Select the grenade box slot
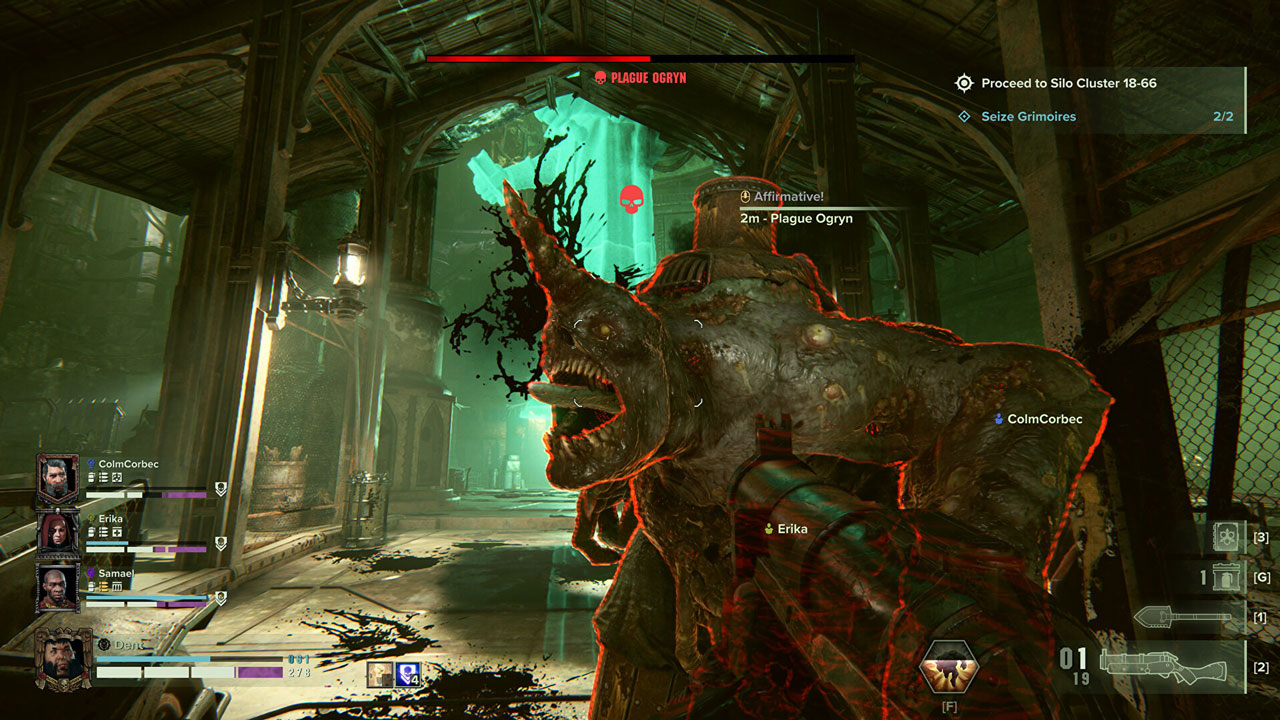The width and height of the screenshot is (1280, 720). (1227, 577)
